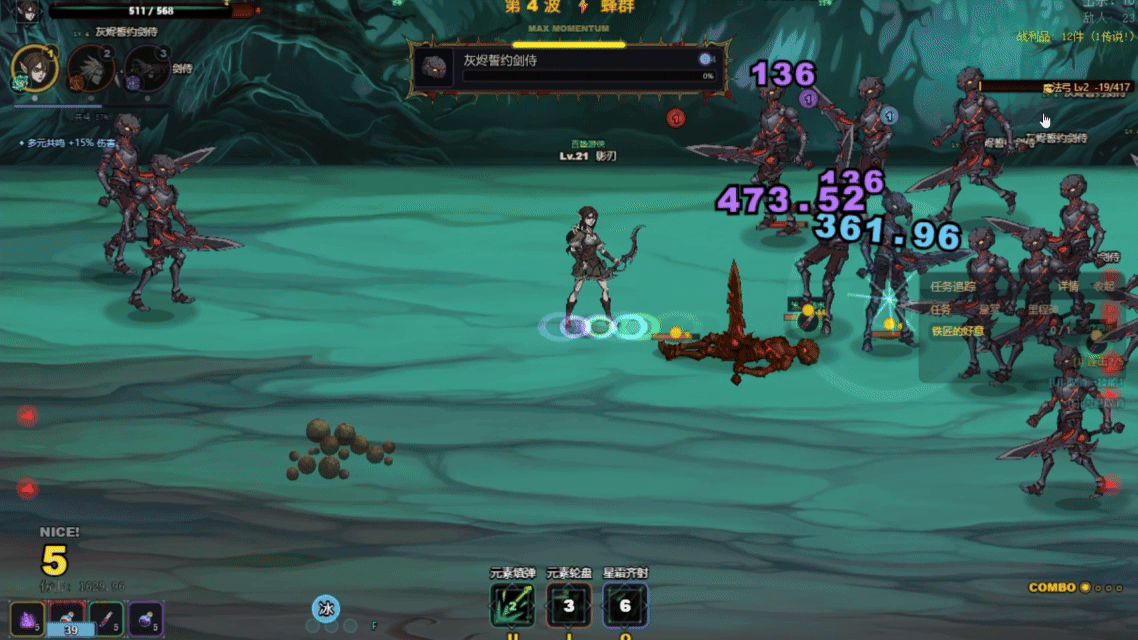Image resolution: width=1138 pixels, height=640 pixels.
Task: Activate the 星霜齐射 skill
Action: point(625,605)
